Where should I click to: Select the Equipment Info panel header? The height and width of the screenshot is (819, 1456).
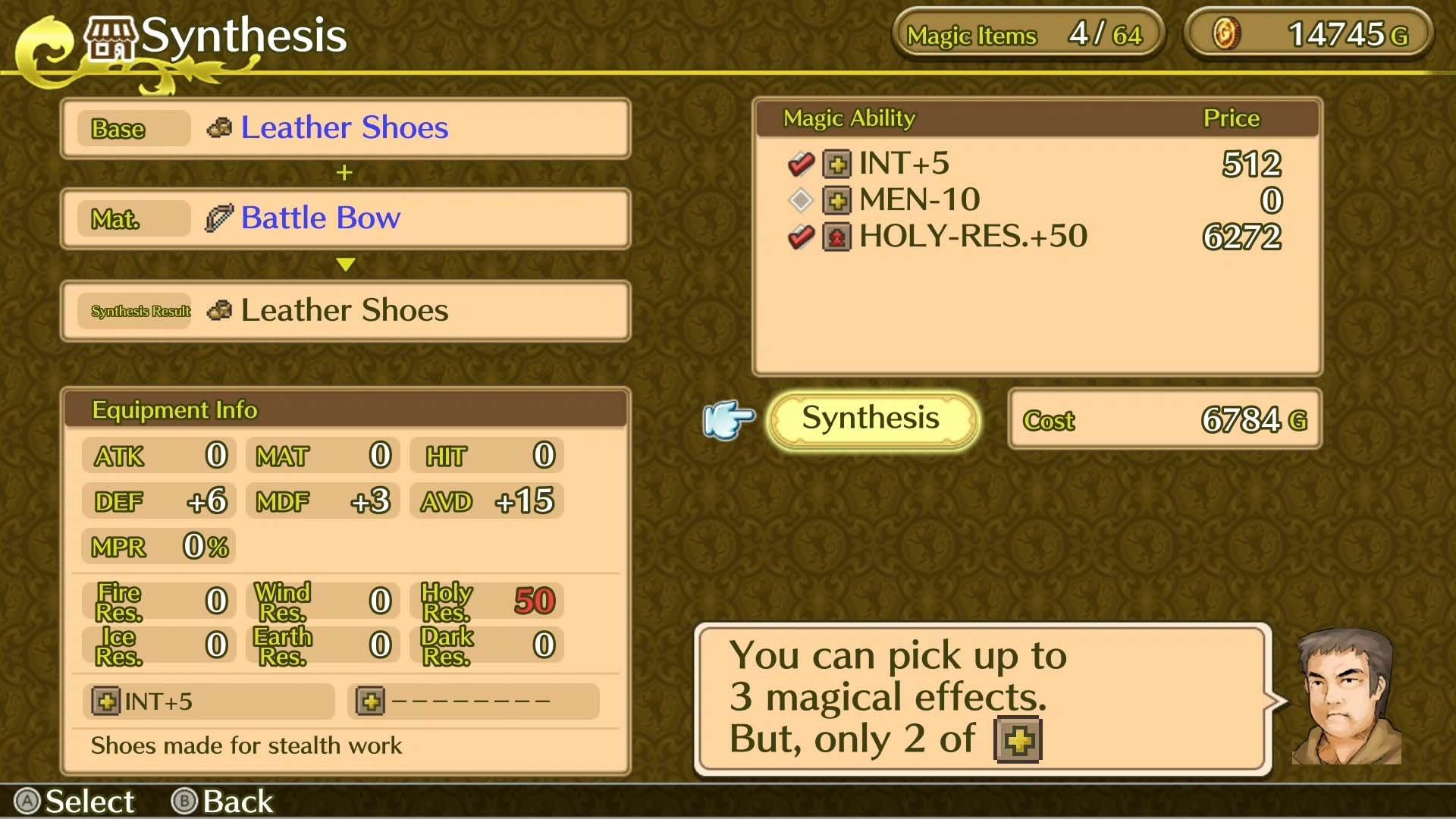[175, 410]
